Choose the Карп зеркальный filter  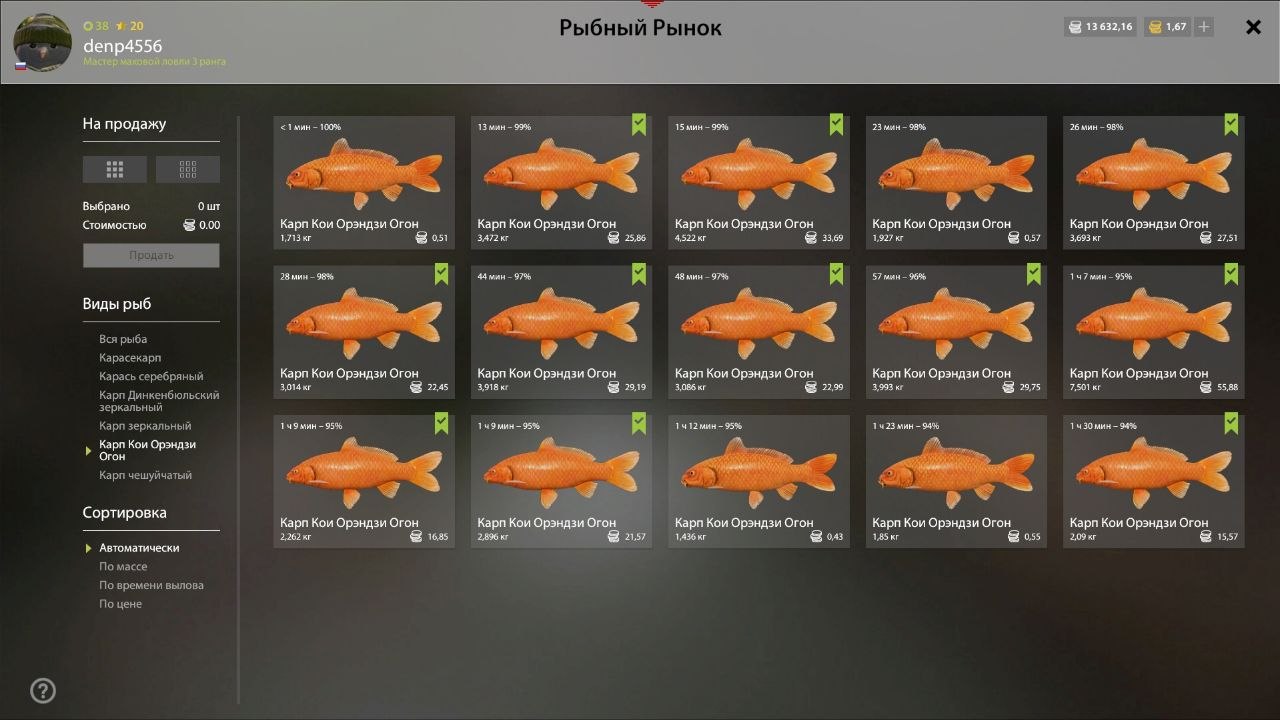145,426
